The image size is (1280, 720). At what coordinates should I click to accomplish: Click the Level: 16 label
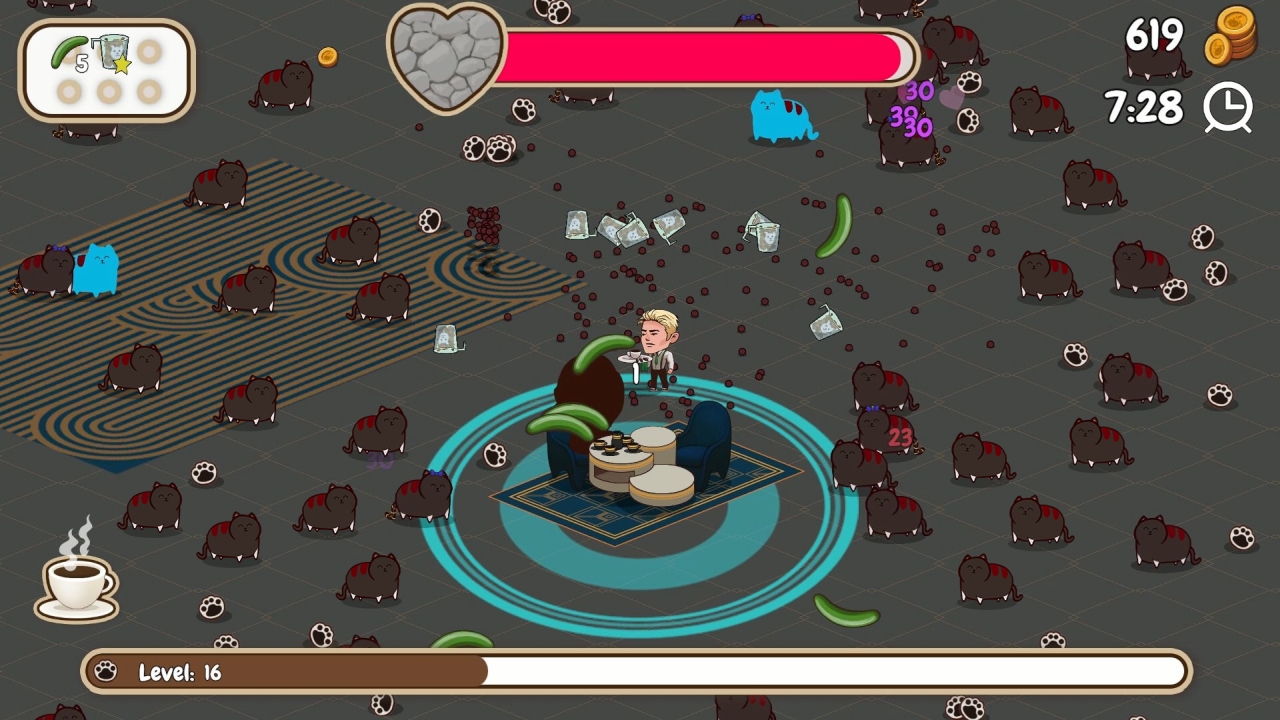tap(178, 671)
